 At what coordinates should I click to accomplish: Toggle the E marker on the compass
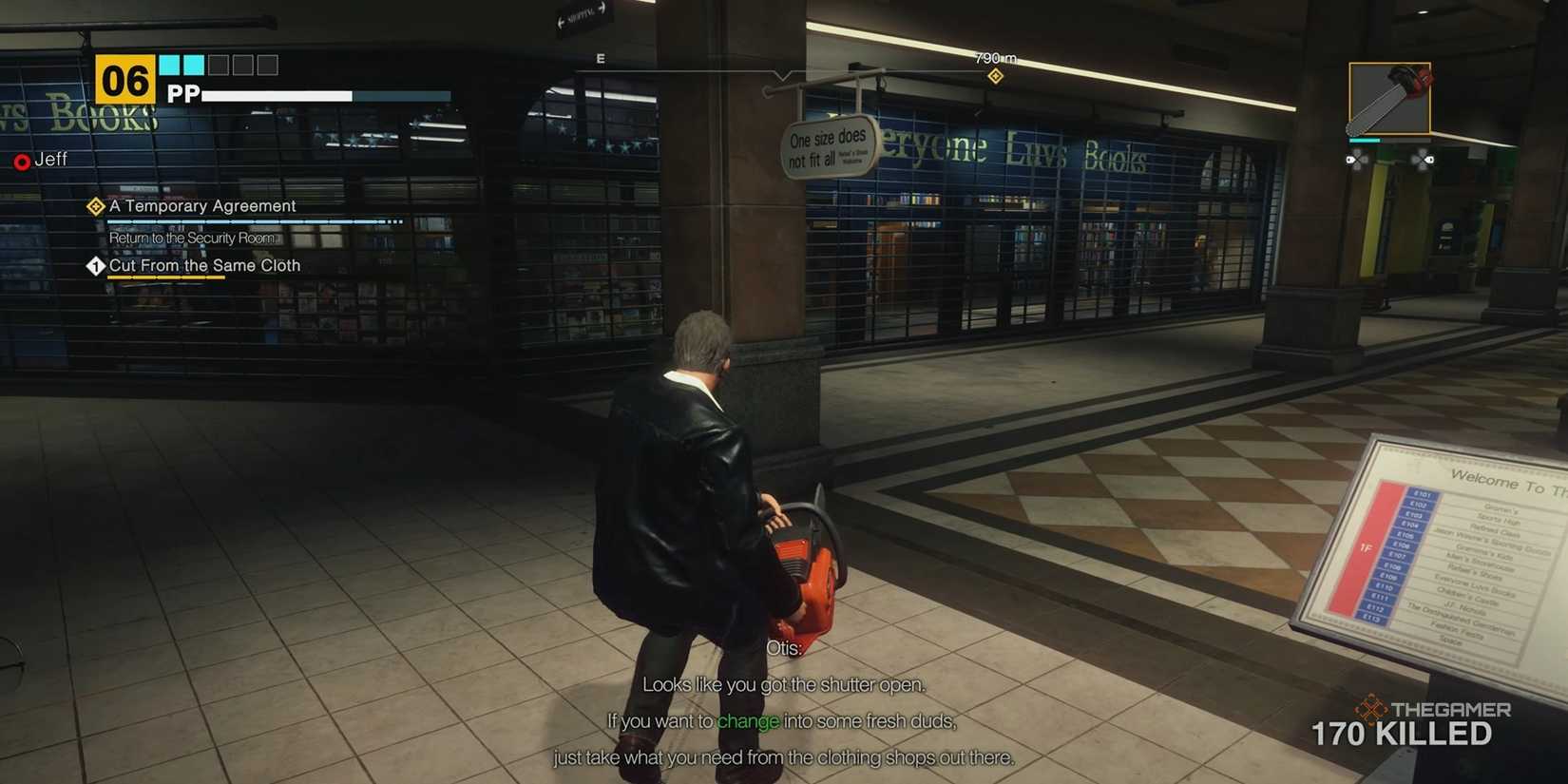pyautogui.click(x=599, y=58)
